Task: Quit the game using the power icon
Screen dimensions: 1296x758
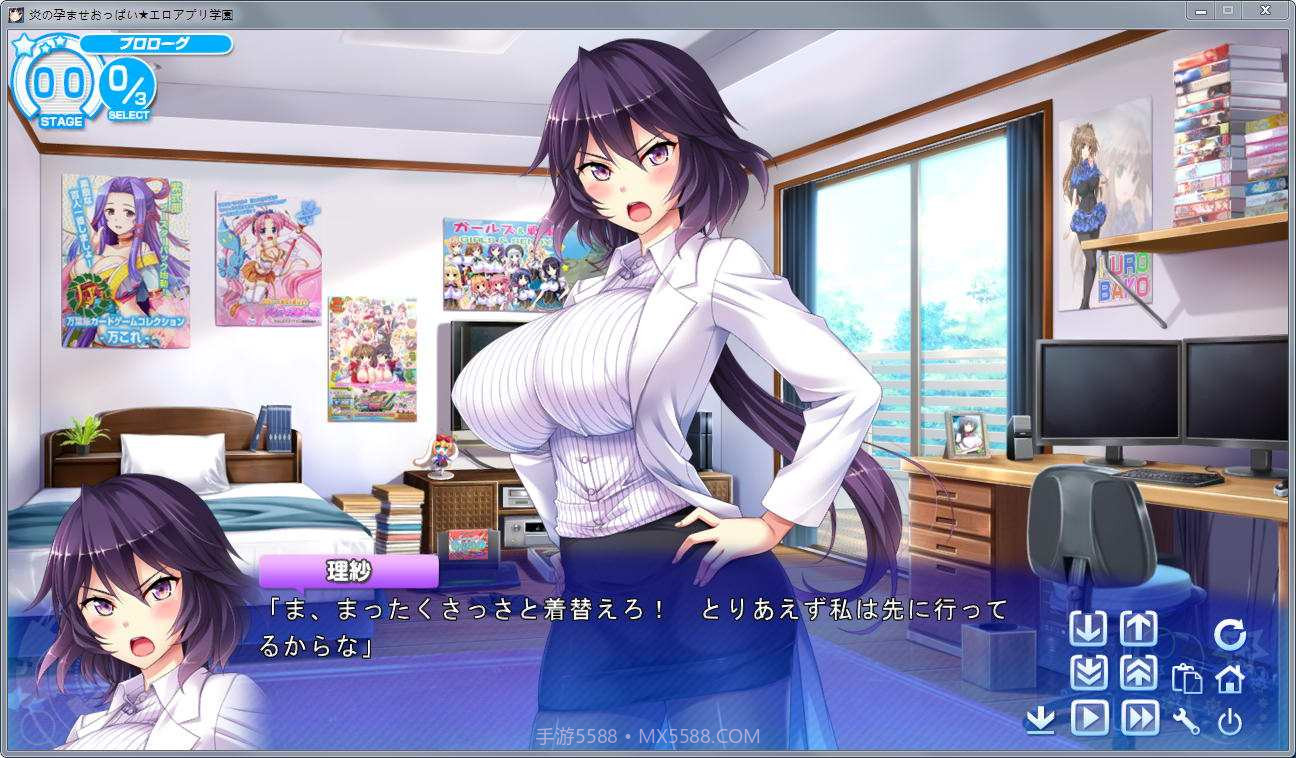Action: click(1232, 721)
